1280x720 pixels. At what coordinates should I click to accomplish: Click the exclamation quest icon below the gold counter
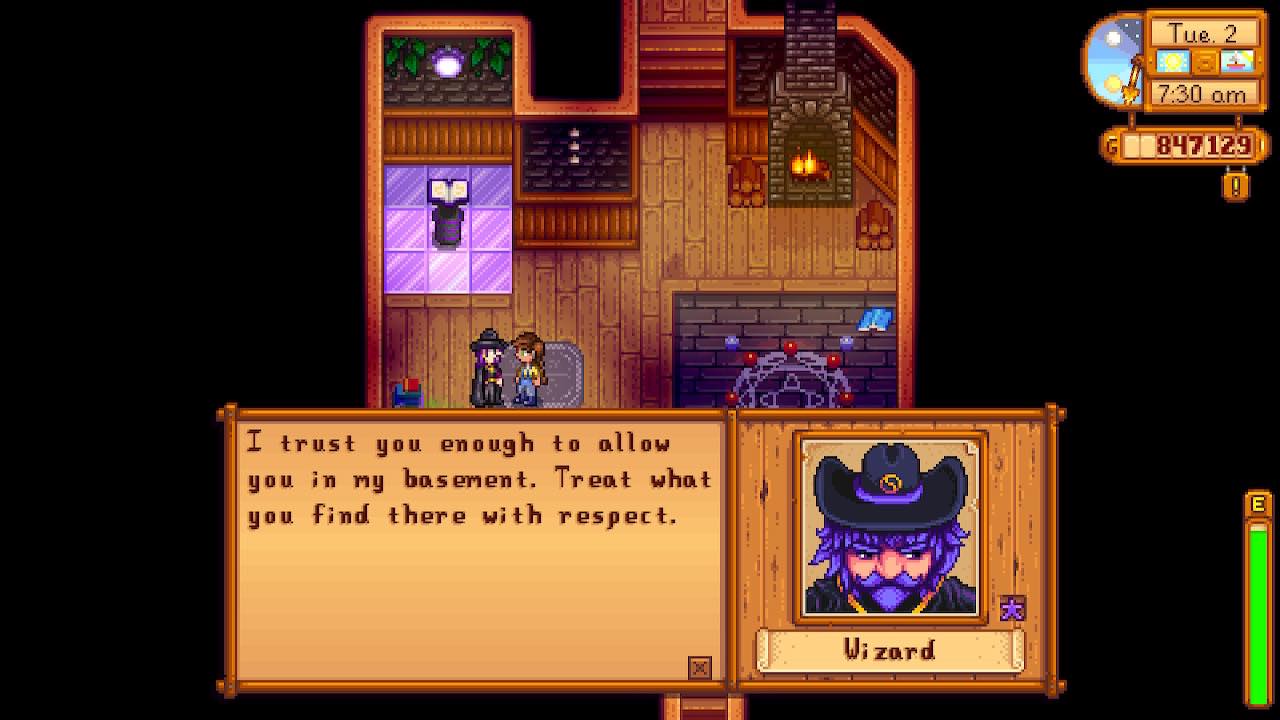tap(1236, 187)
